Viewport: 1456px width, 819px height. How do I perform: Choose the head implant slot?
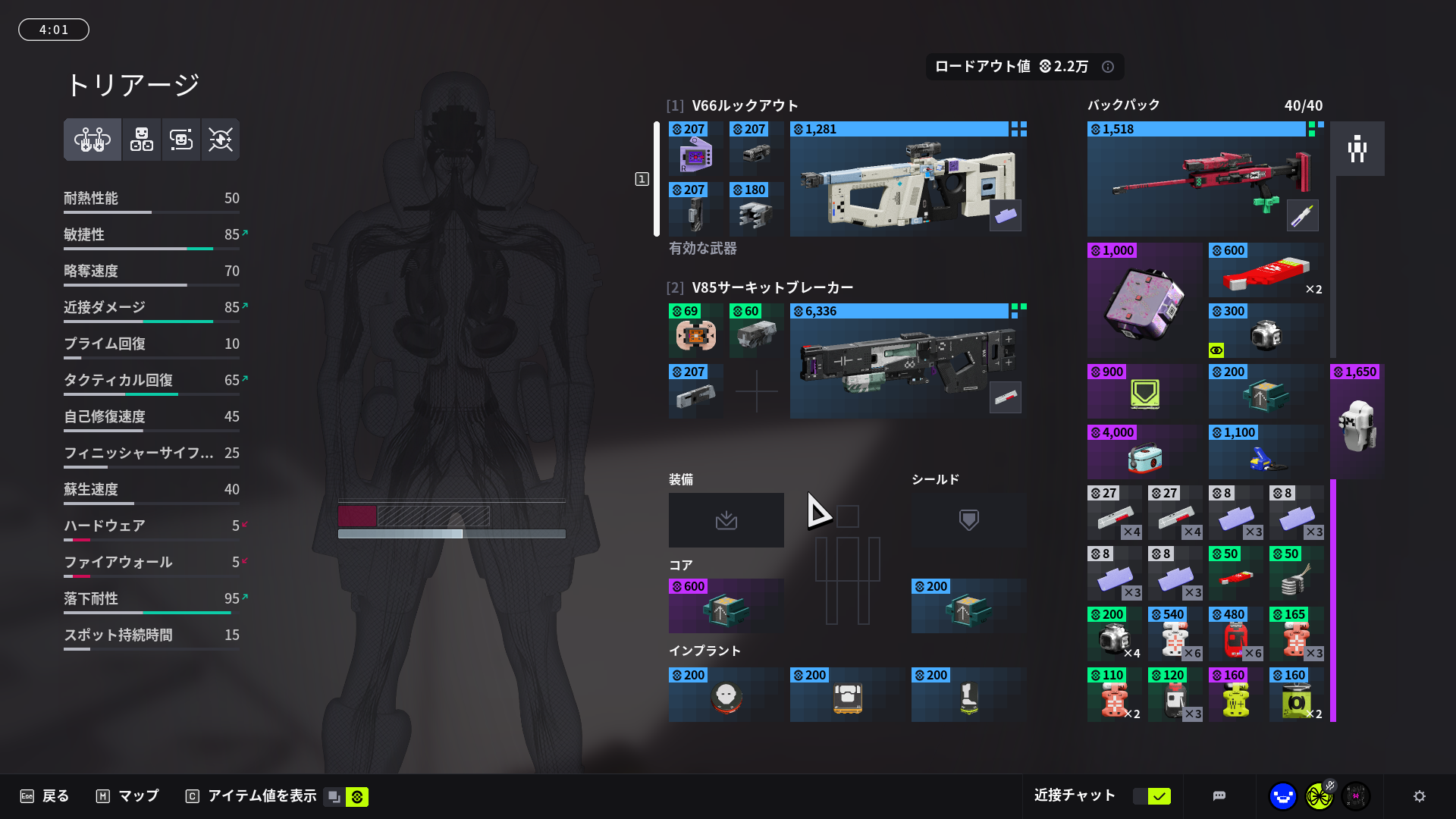tap(726, 695)
